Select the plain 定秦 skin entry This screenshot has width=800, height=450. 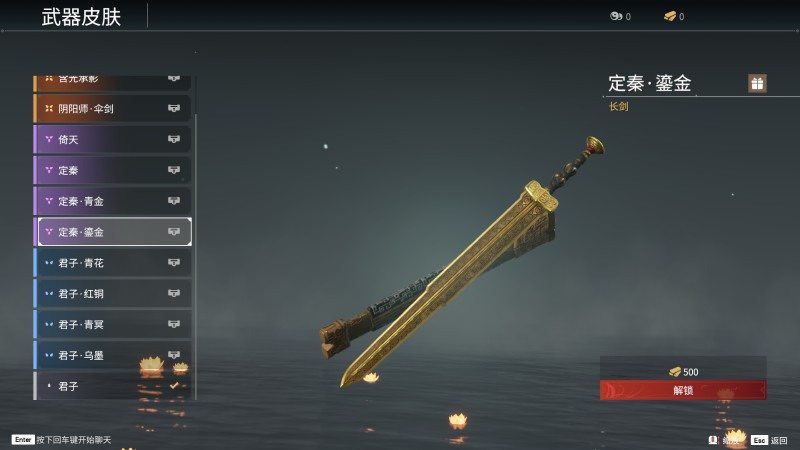click(112, 170)
